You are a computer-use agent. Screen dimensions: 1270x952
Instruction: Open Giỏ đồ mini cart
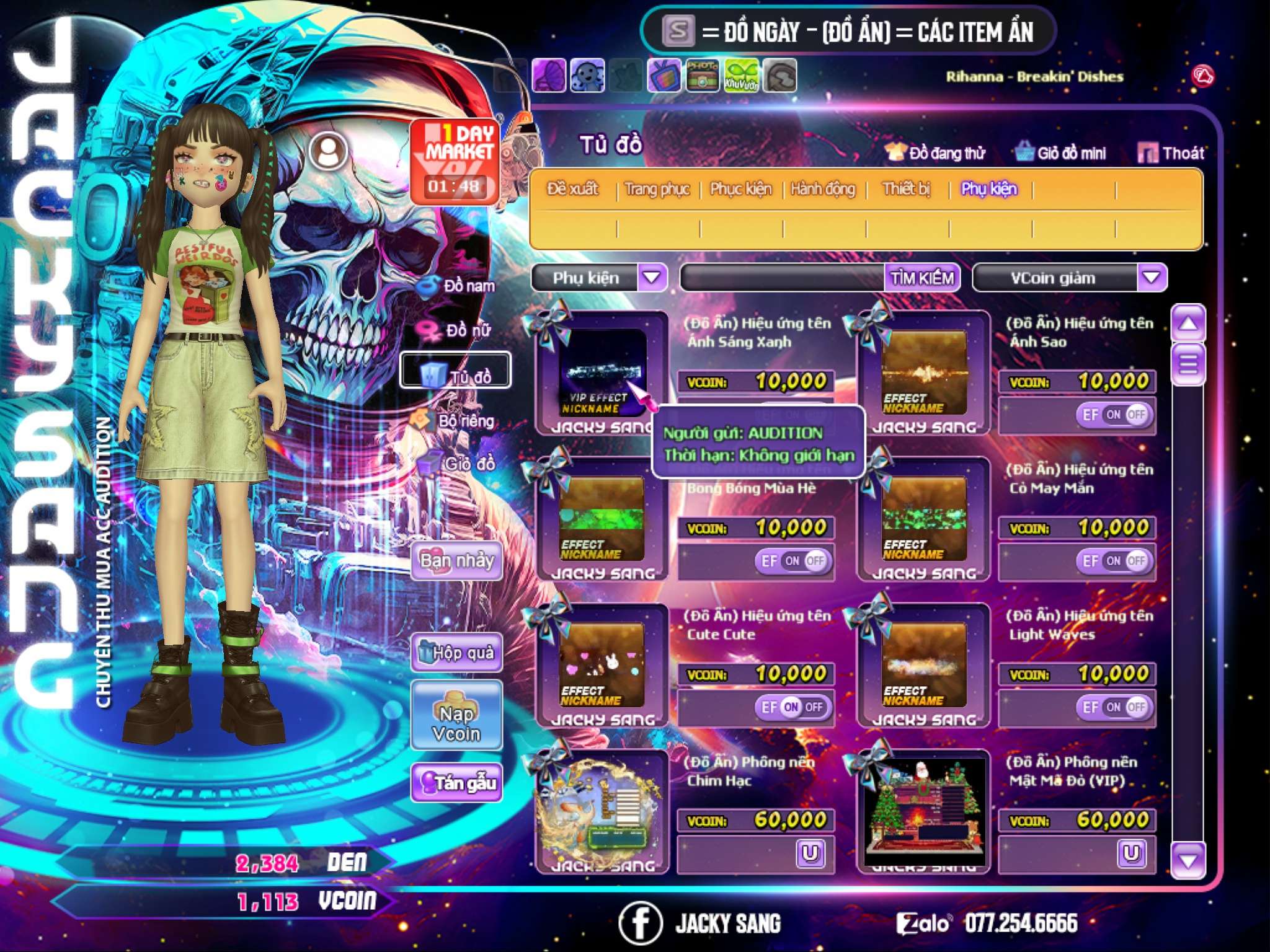tap(1062, 153)
